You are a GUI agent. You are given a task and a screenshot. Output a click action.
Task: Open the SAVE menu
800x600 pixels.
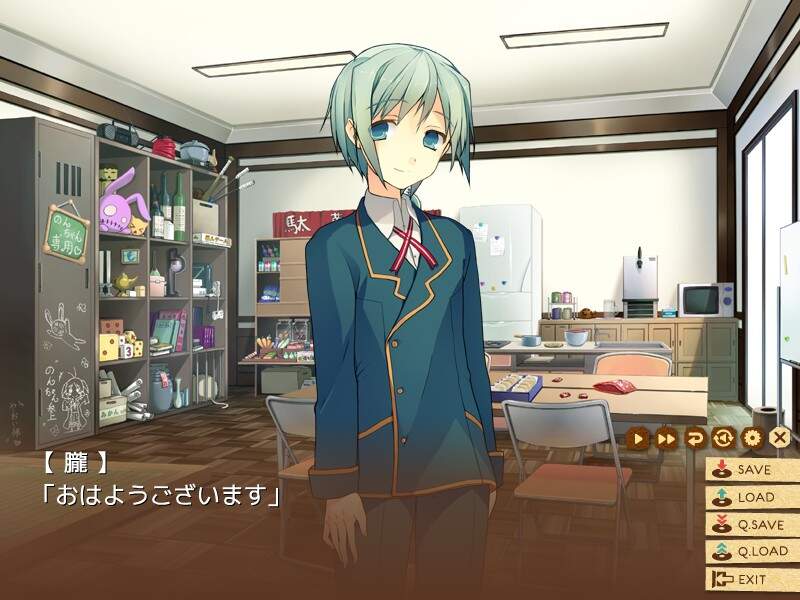(x=750, y=468)
